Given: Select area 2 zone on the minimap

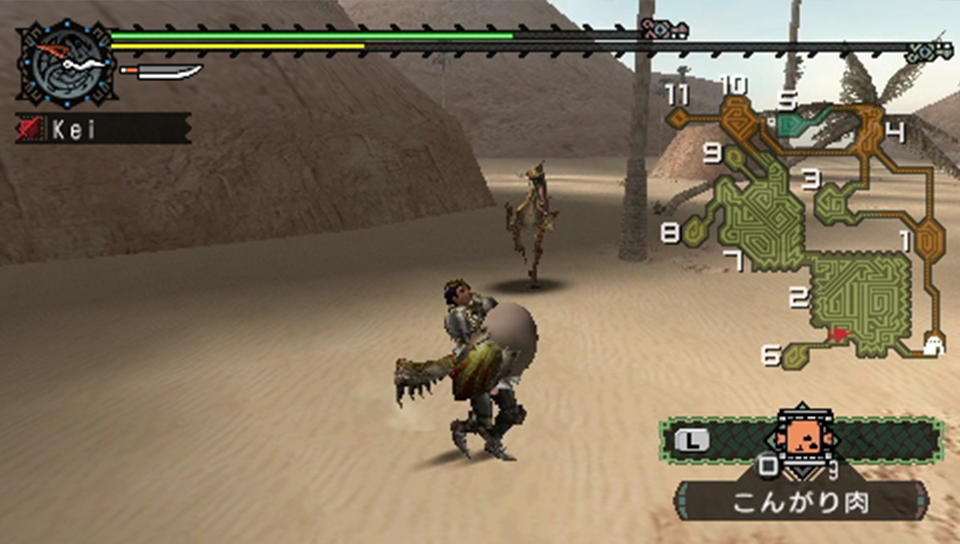Looking at the screenshot, I should click(x=861, y=299).
